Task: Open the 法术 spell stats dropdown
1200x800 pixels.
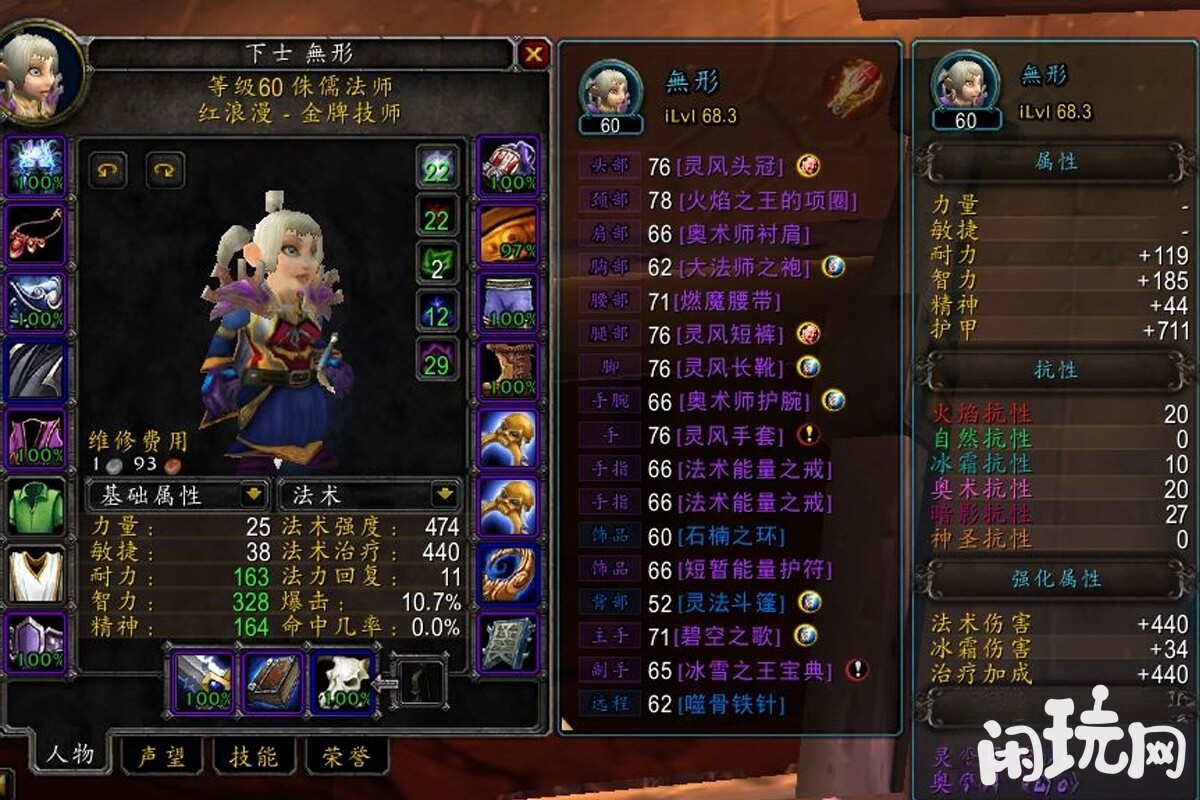Action: click(369, 495)
